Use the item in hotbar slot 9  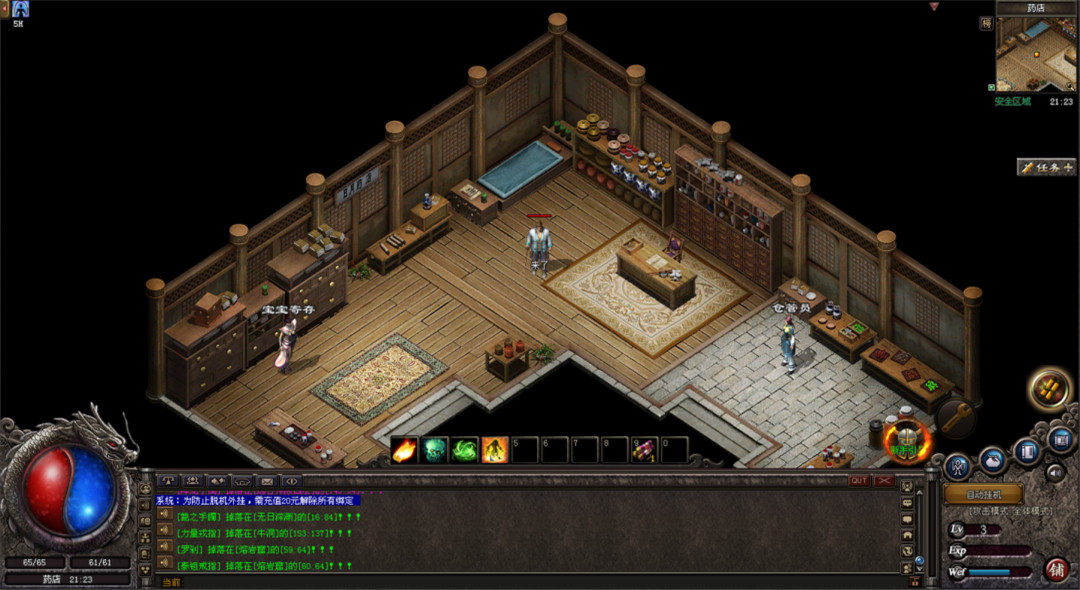point(645,450)
